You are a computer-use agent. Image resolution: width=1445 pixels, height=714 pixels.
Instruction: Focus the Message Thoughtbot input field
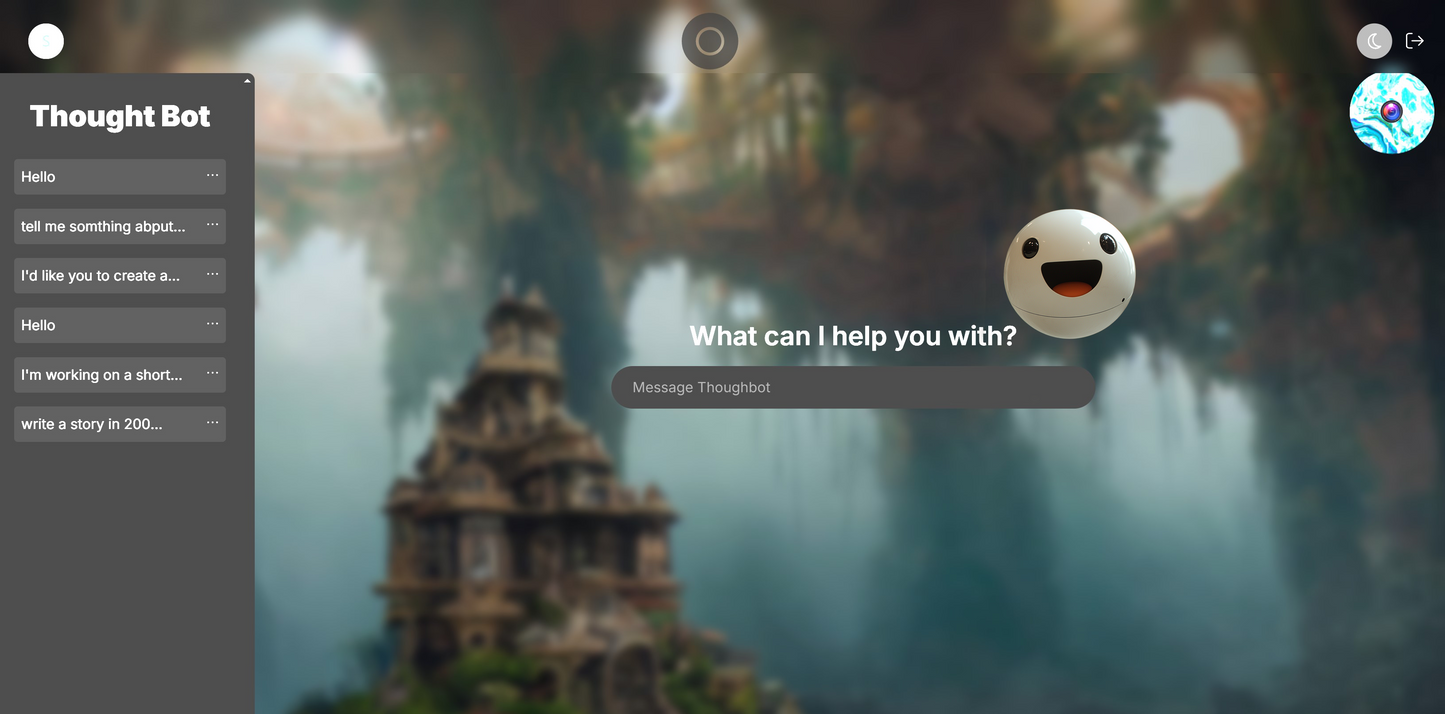pyautogui.click(x=852, y=387)
